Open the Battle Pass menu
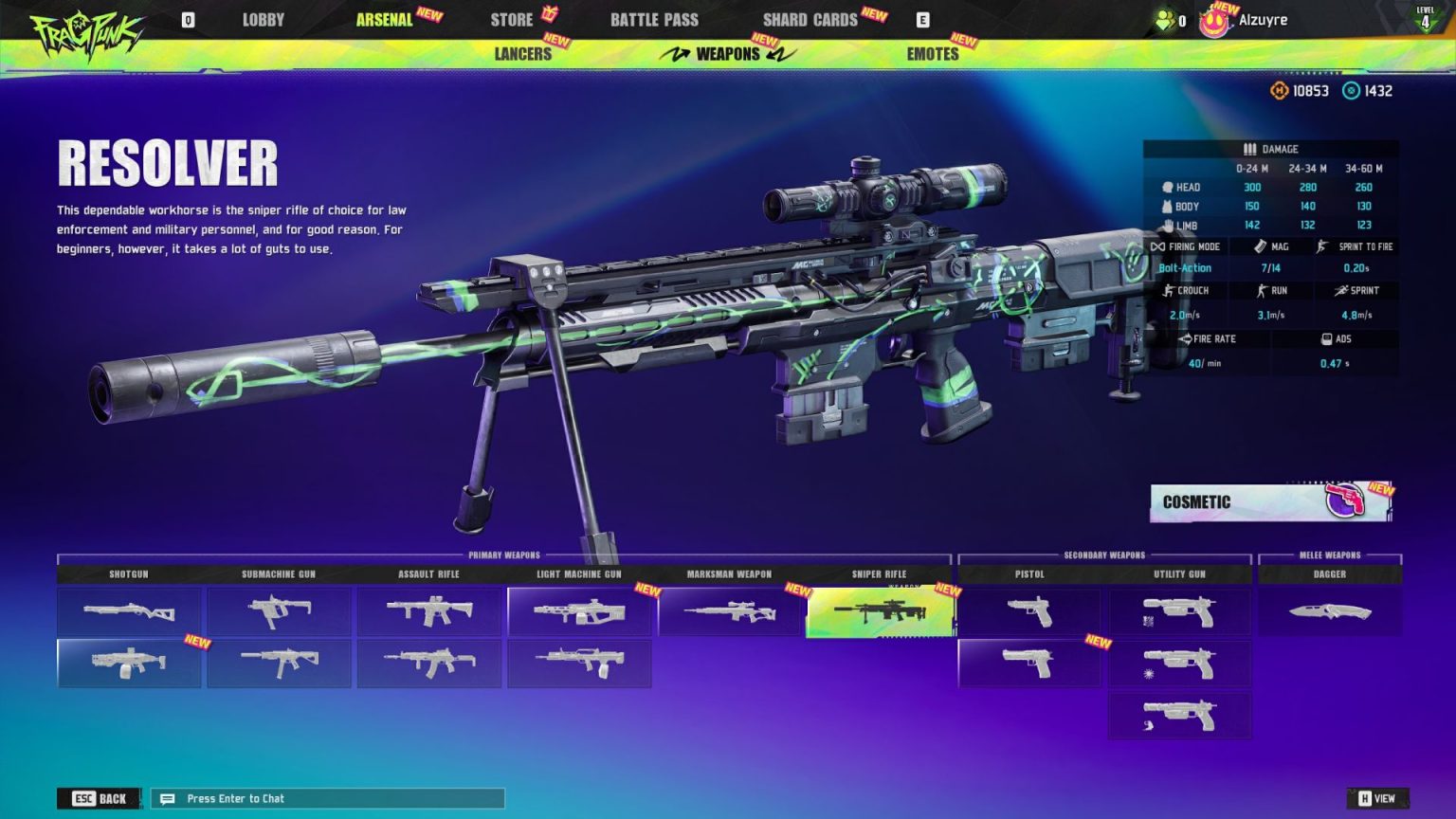The image size is (1456, 819). coord(655,19)
